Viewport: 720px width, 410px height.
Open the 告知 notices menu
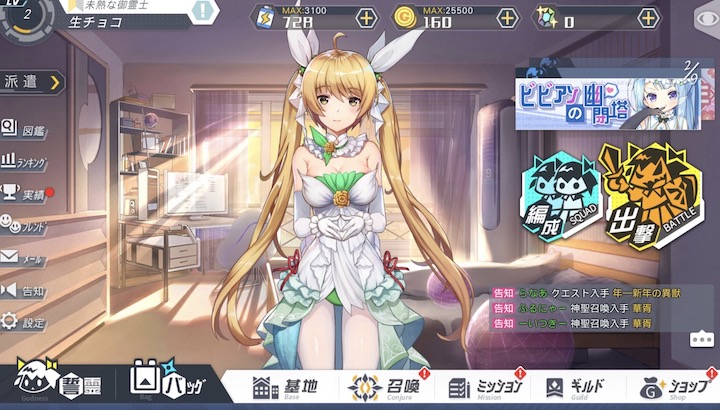click(24, 290)
